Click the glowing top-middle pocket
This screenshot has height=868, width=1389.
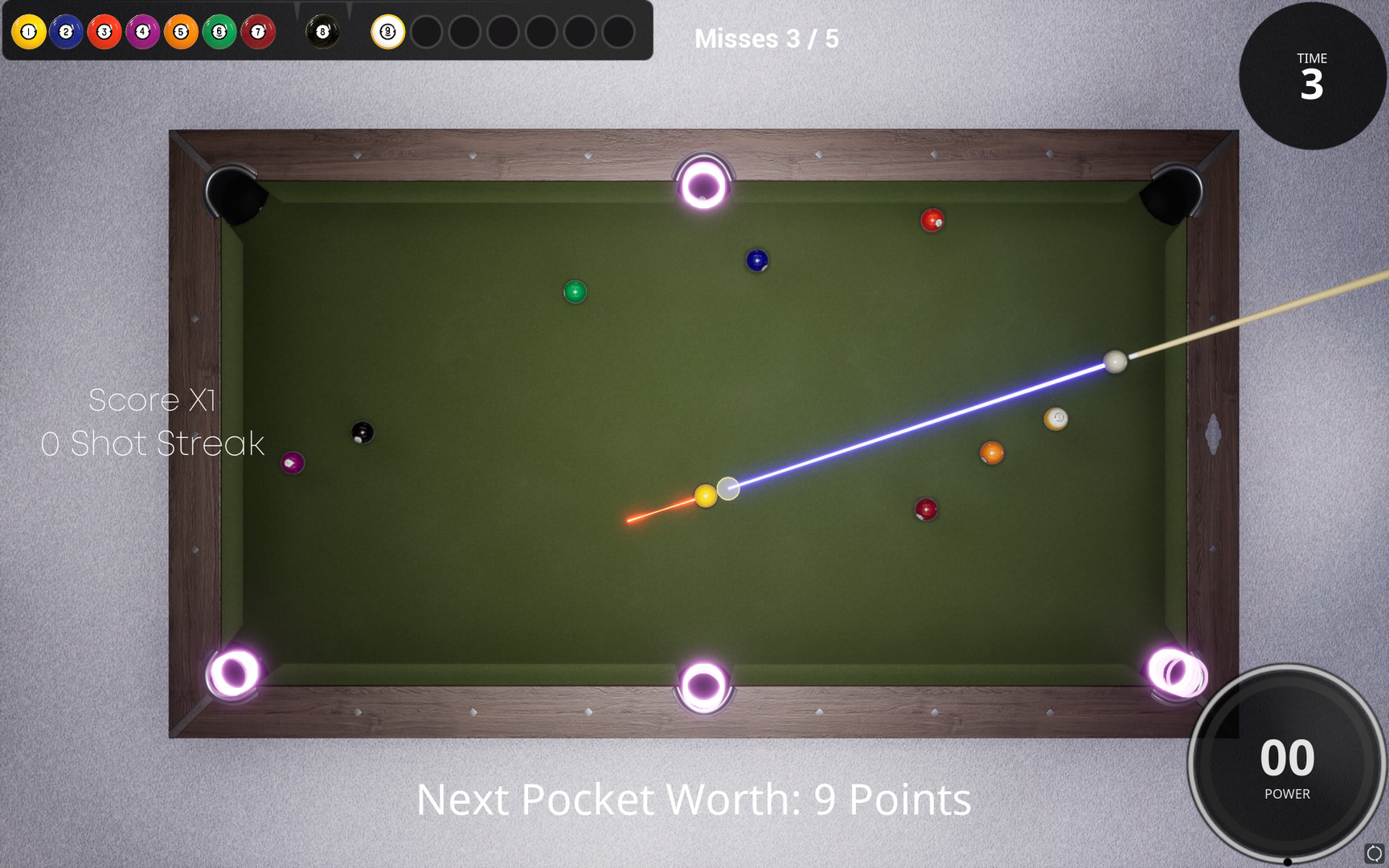pos(704,183)
